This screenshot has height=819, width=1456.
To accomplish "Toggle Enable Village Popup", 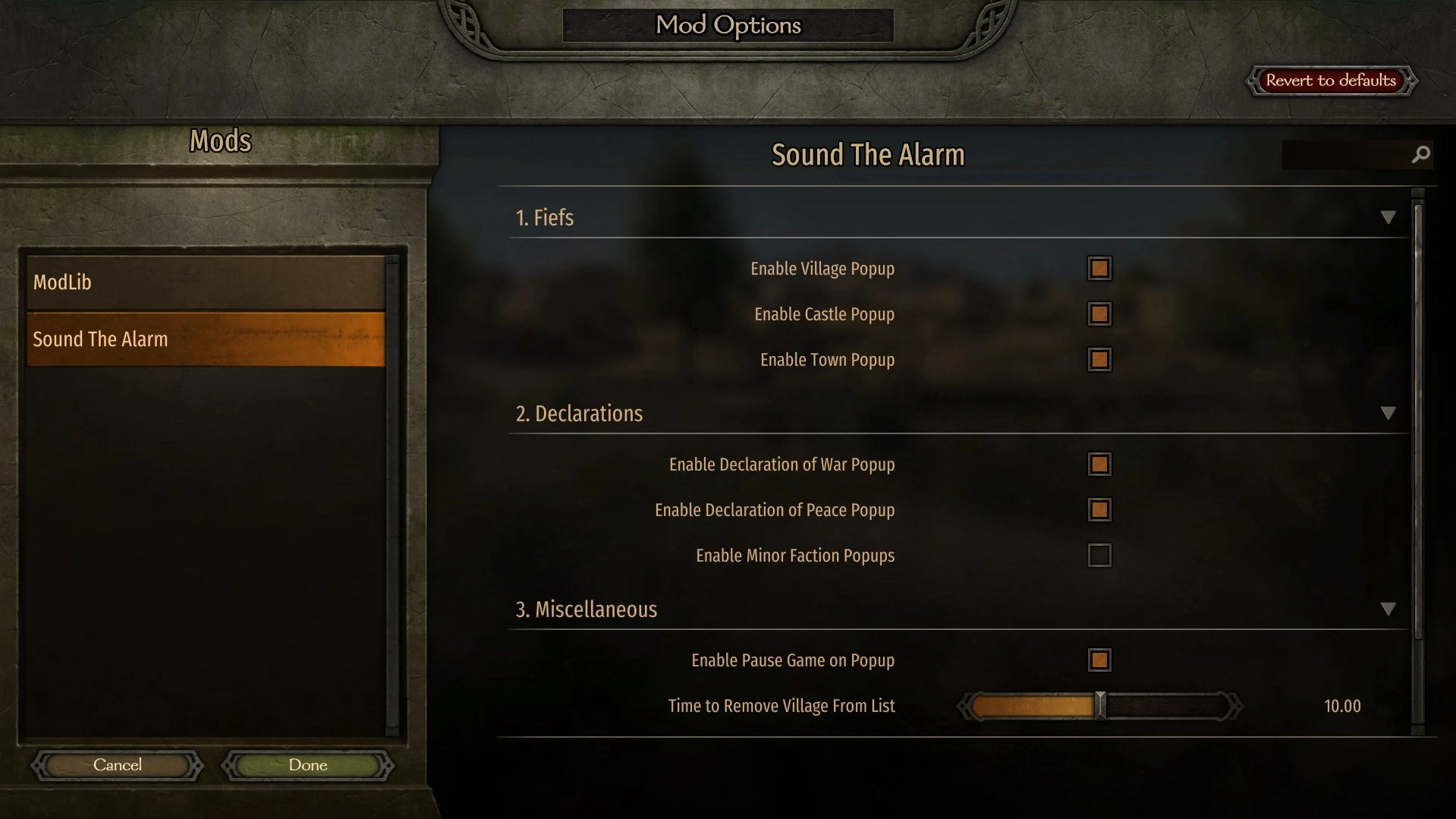I will coord(1099,268).
